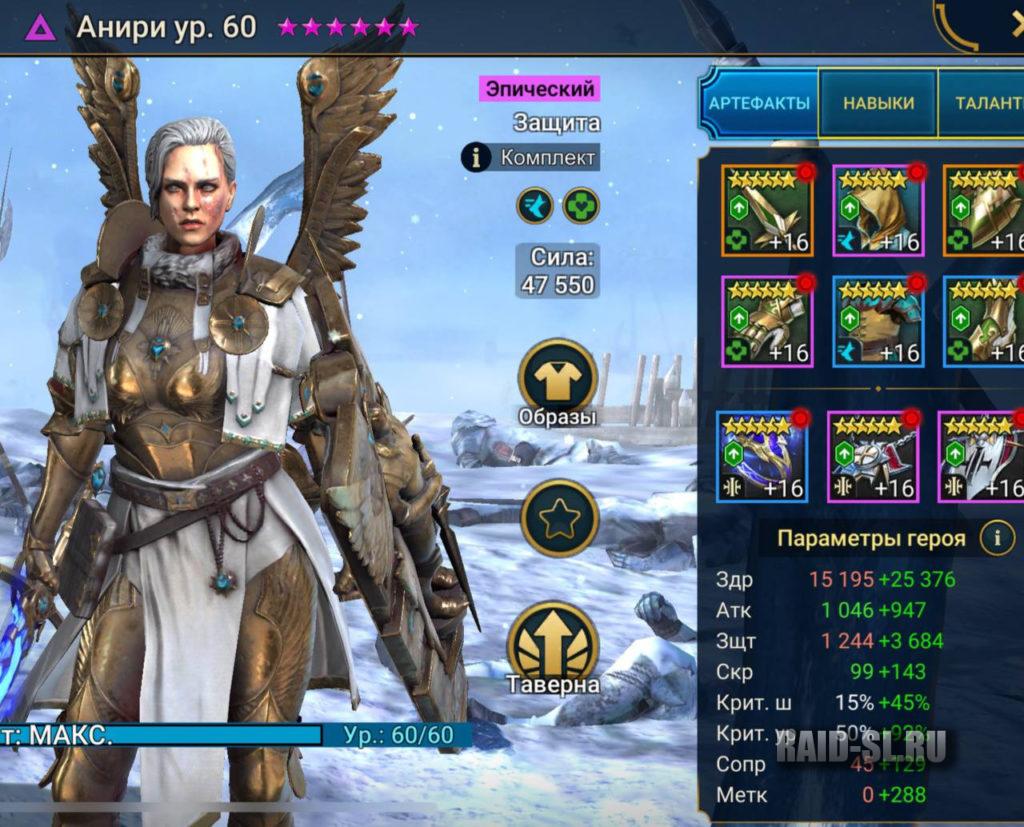Screen dimensions: 1024x827
Task: Open hero parameters info icon
Action: coord(996,538)
